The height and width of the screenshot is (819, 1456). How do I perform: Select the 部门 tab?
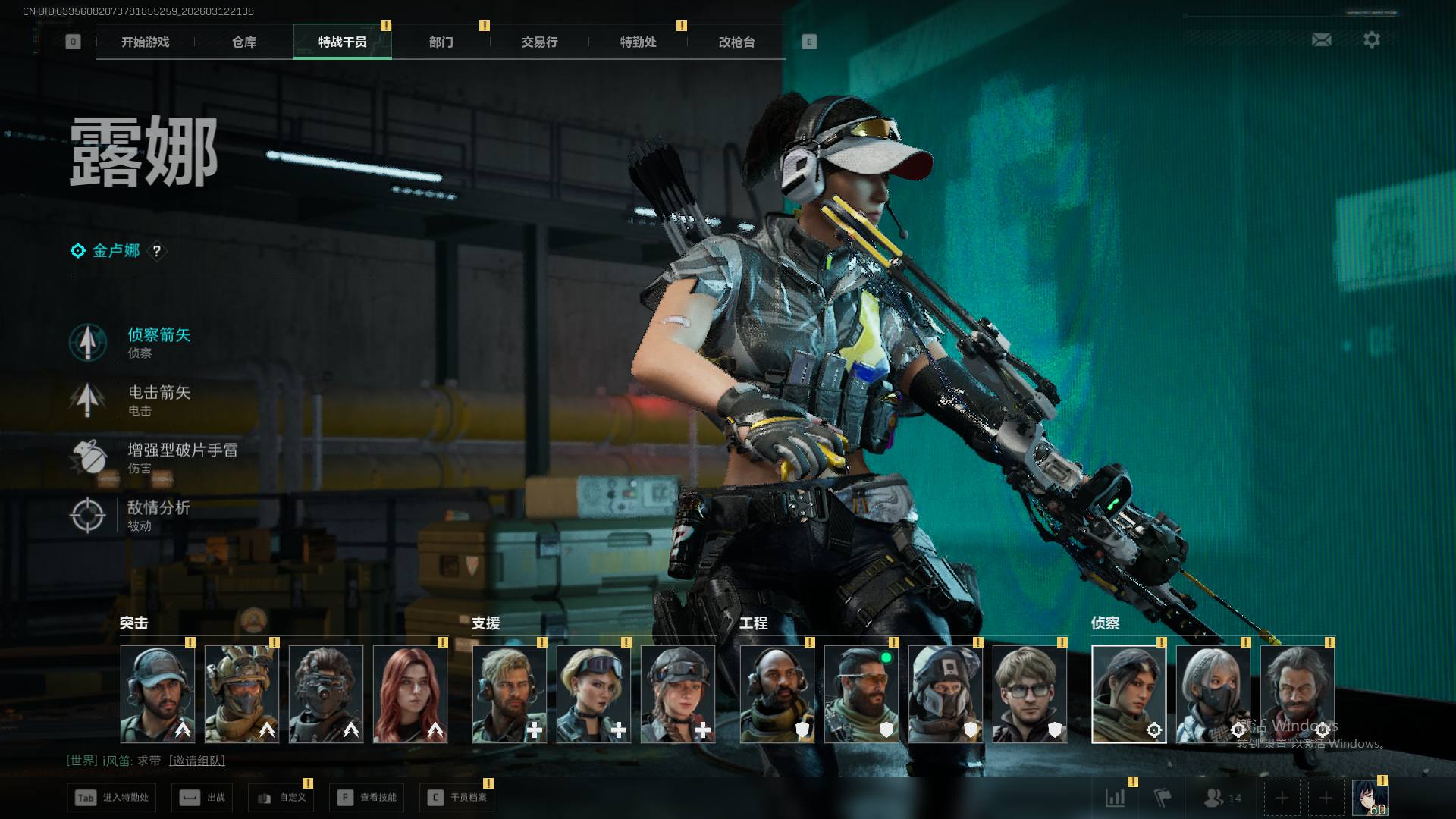point(441,42)
